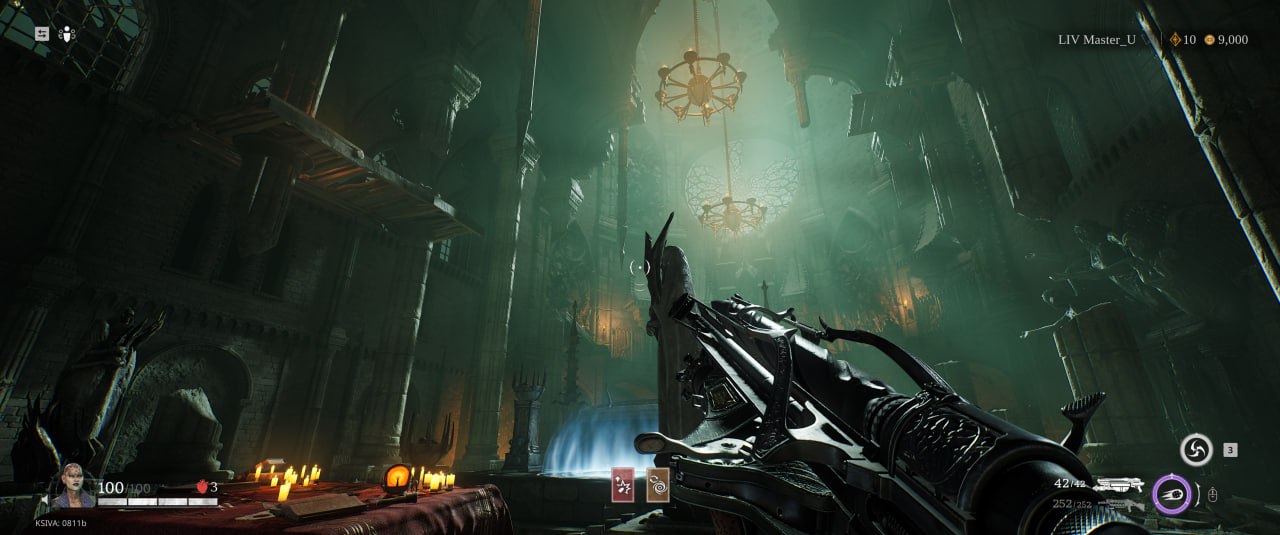Click the swap arrows icon
The height and width of the screenshot is (535, 1280).
[x=42, y=33]
